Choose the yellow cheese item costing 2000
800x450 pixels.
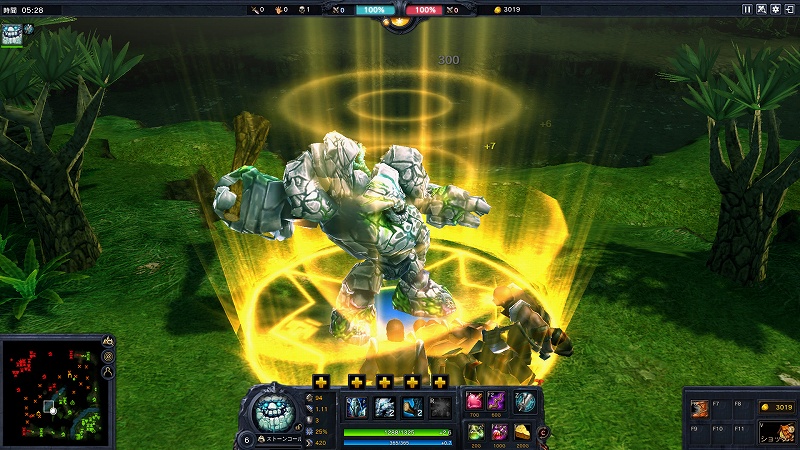524,431
